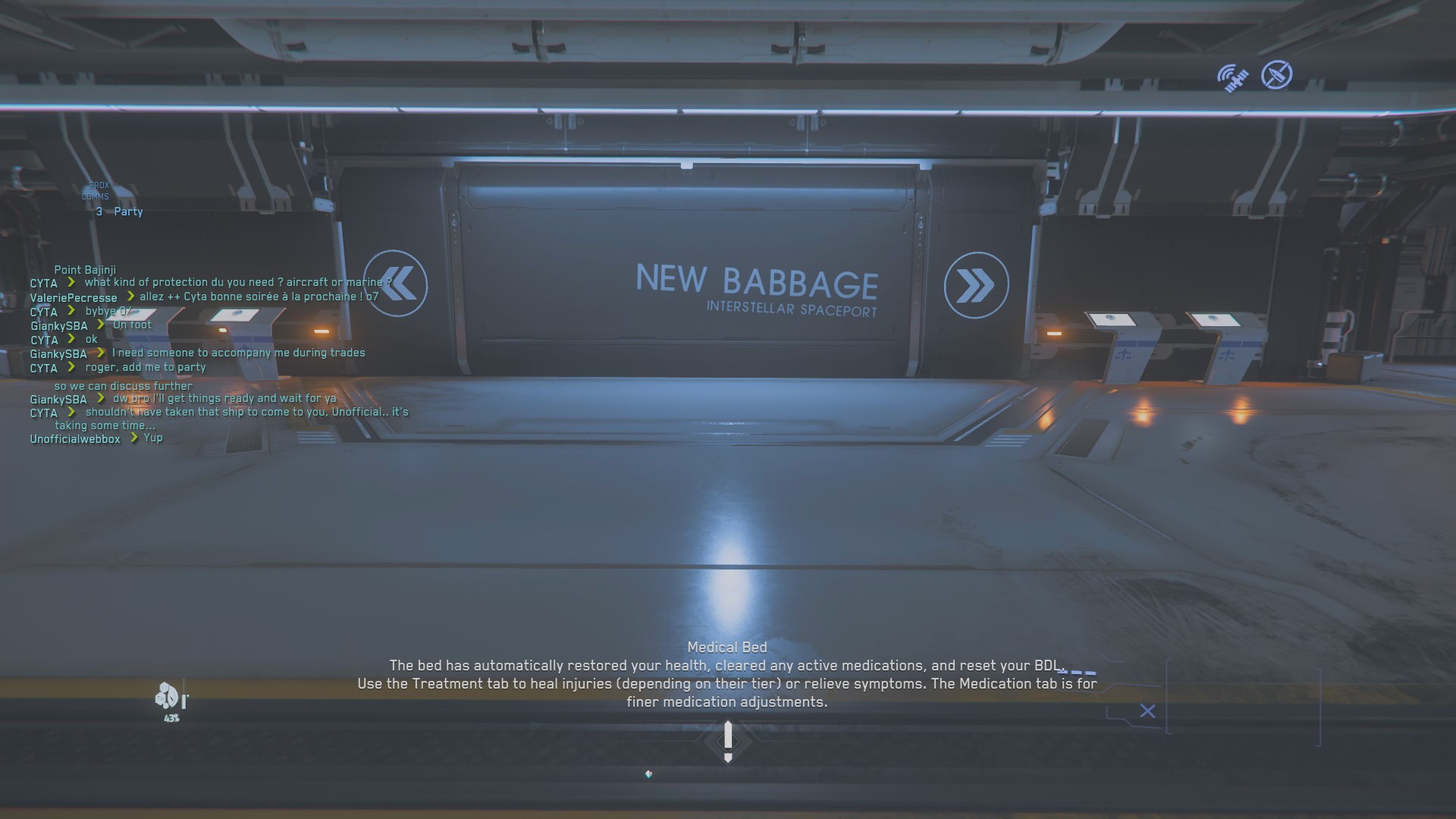Screen dimensions: 1456x819
Task: Select the PROX COMMS channel label
Action: (97, 190)
